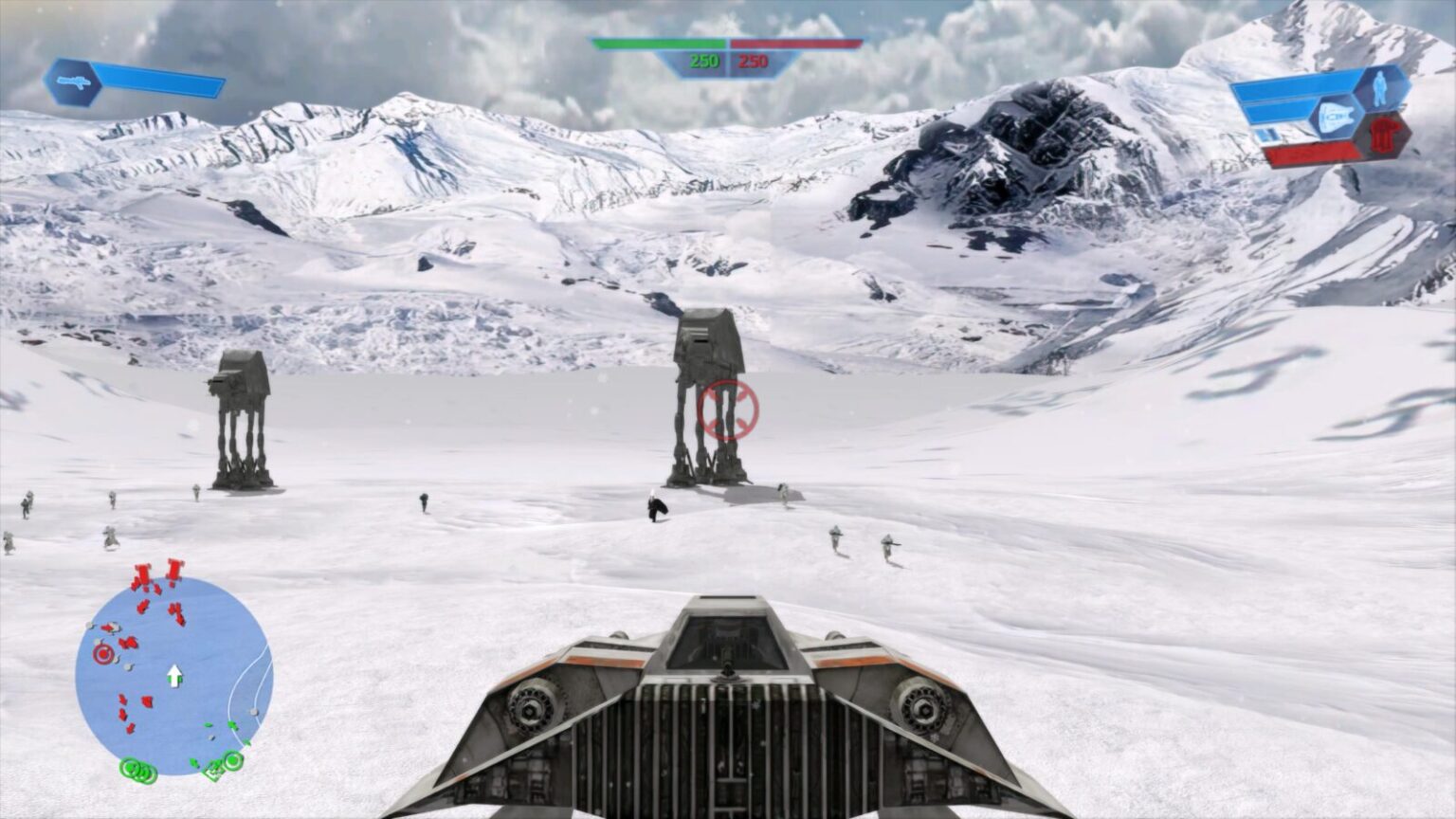This screenshot has width=1456, height=819.
Task: Click the blue weapon ammo bar top left
Action: 156,78
